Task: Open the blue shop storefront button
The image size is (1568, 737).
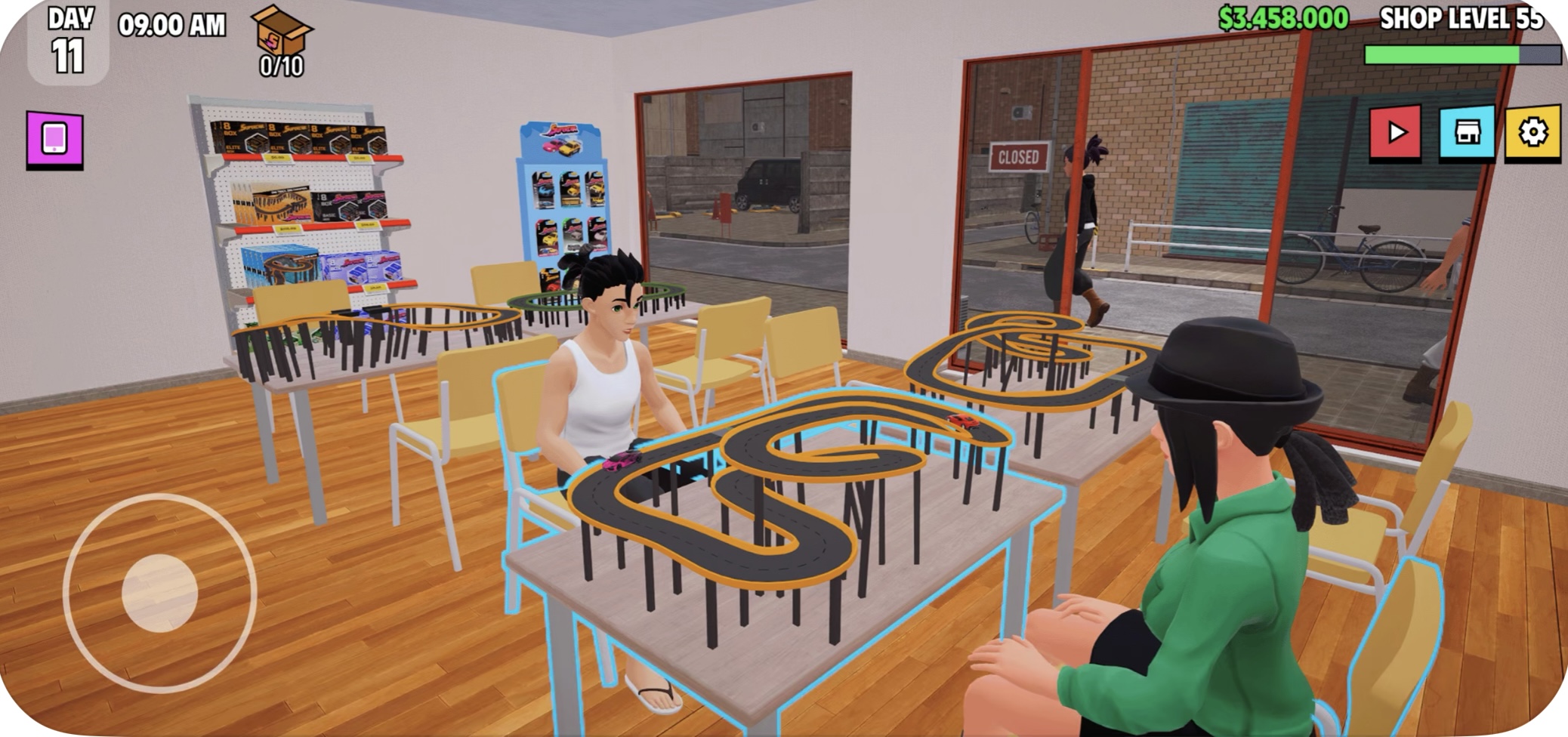Action: pyautogui.click(x=1467, y=133)
